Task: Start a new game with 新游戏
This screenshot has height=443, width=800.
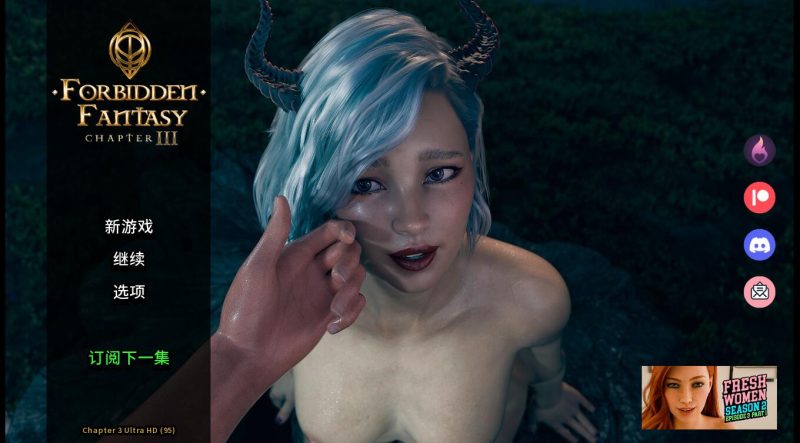Action: (129, 227)
